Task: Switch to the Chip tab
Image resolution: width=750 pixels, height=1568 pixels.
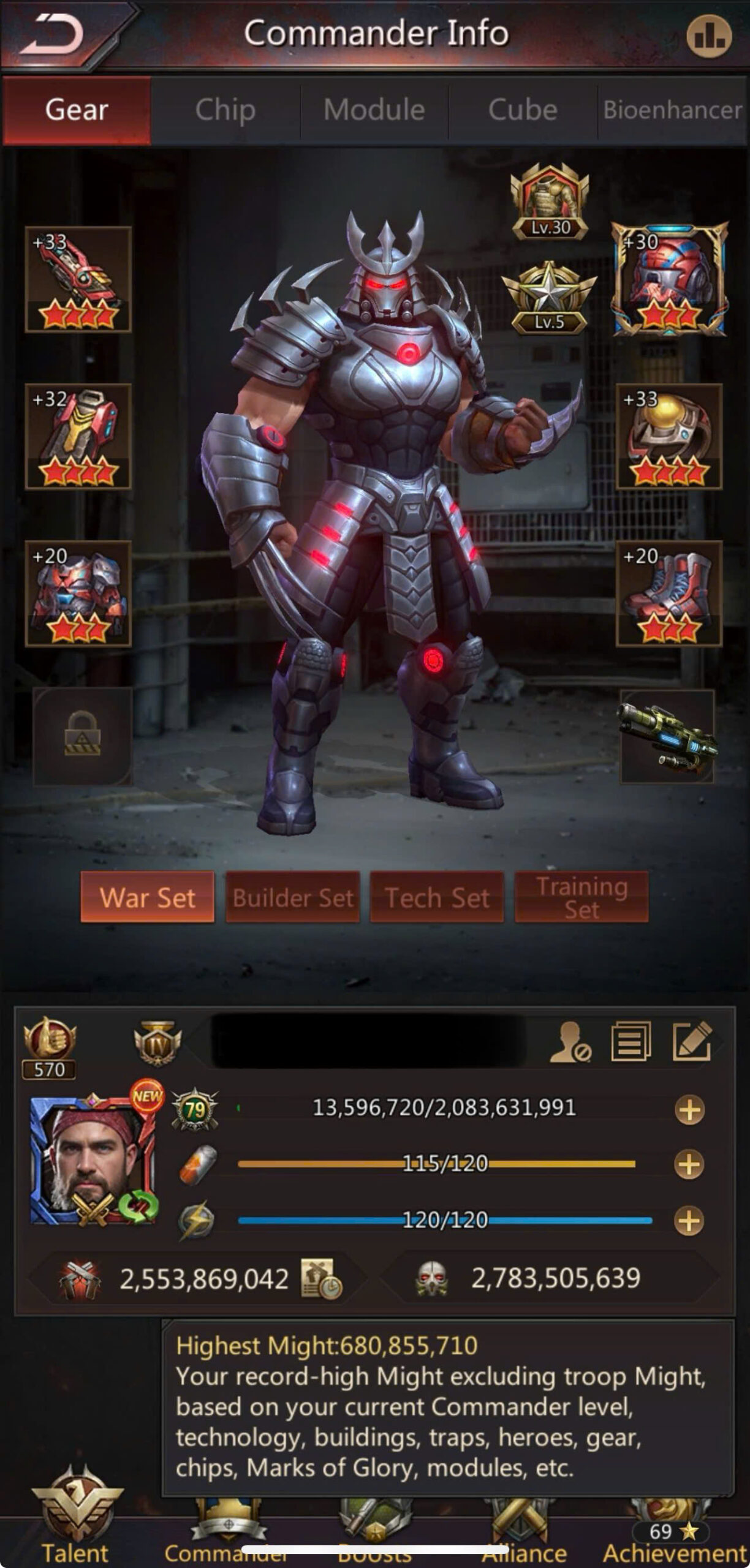Action: tap(225, 110)
